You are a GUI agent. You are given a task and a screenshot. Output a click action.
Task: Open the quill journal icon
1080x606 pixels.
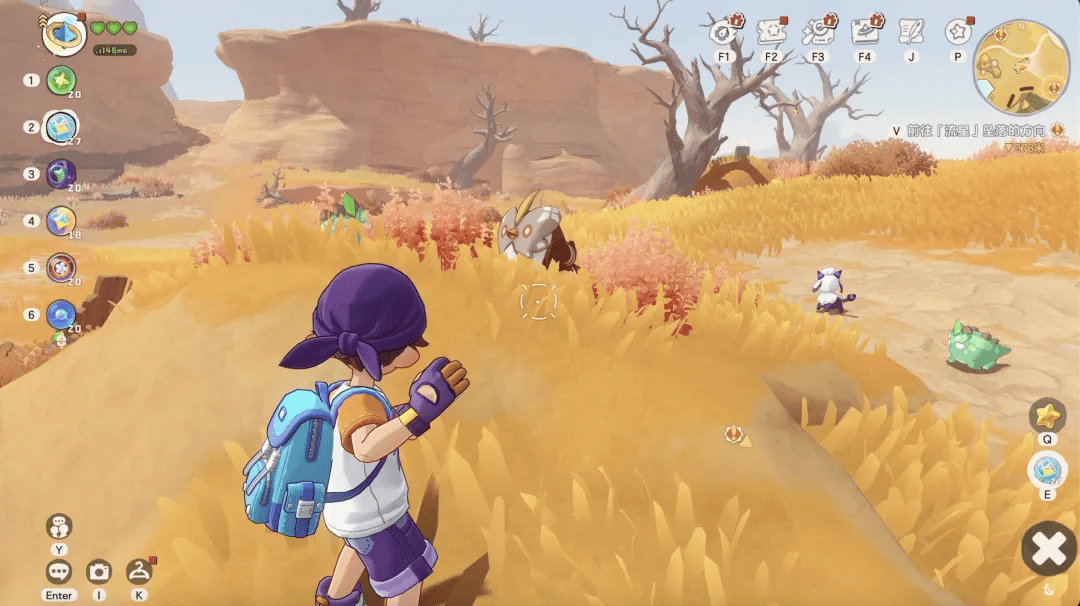[x=910, y=32]
